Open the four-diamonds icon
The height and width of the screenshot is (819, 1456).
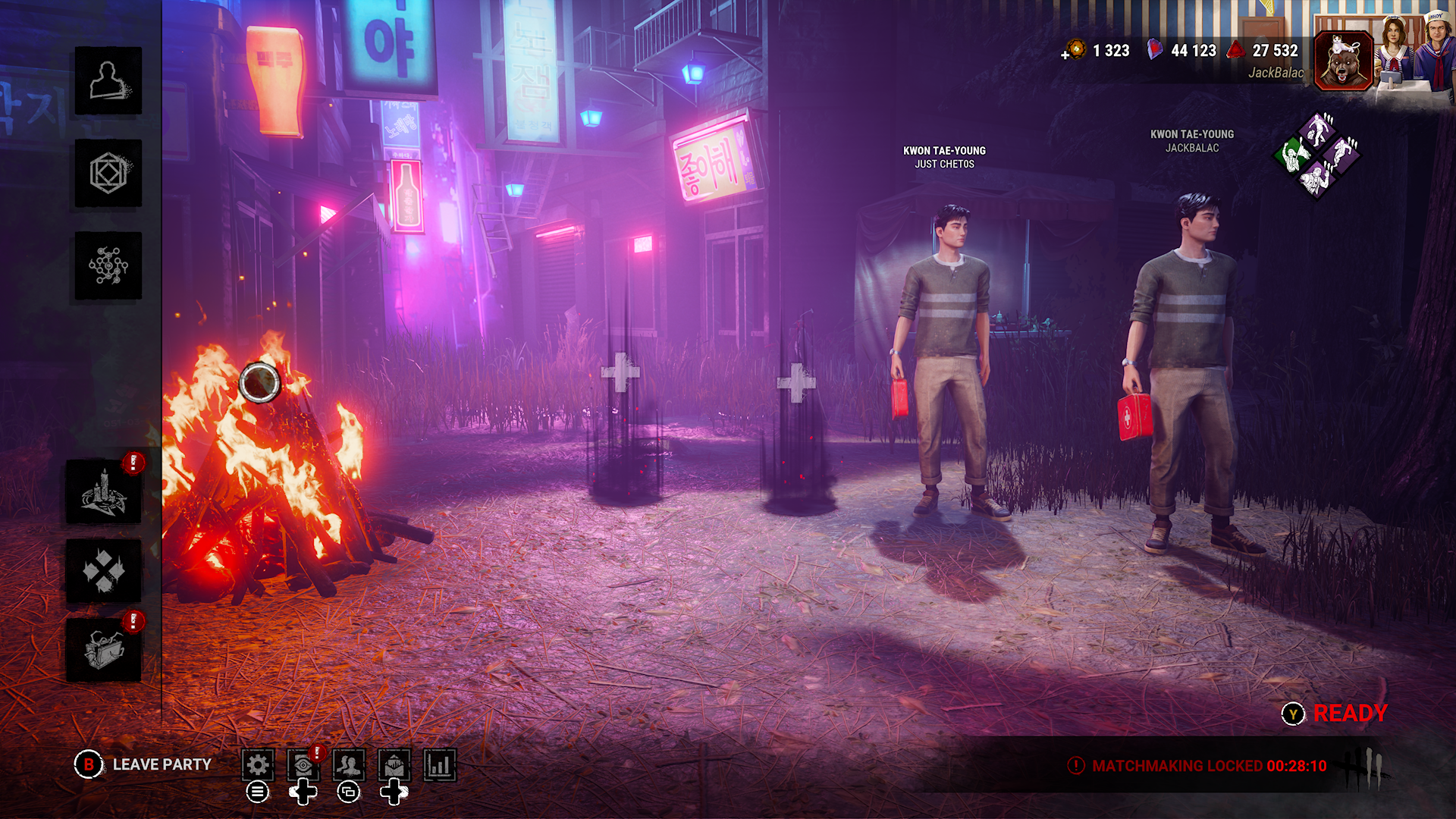tap(104, 571)
